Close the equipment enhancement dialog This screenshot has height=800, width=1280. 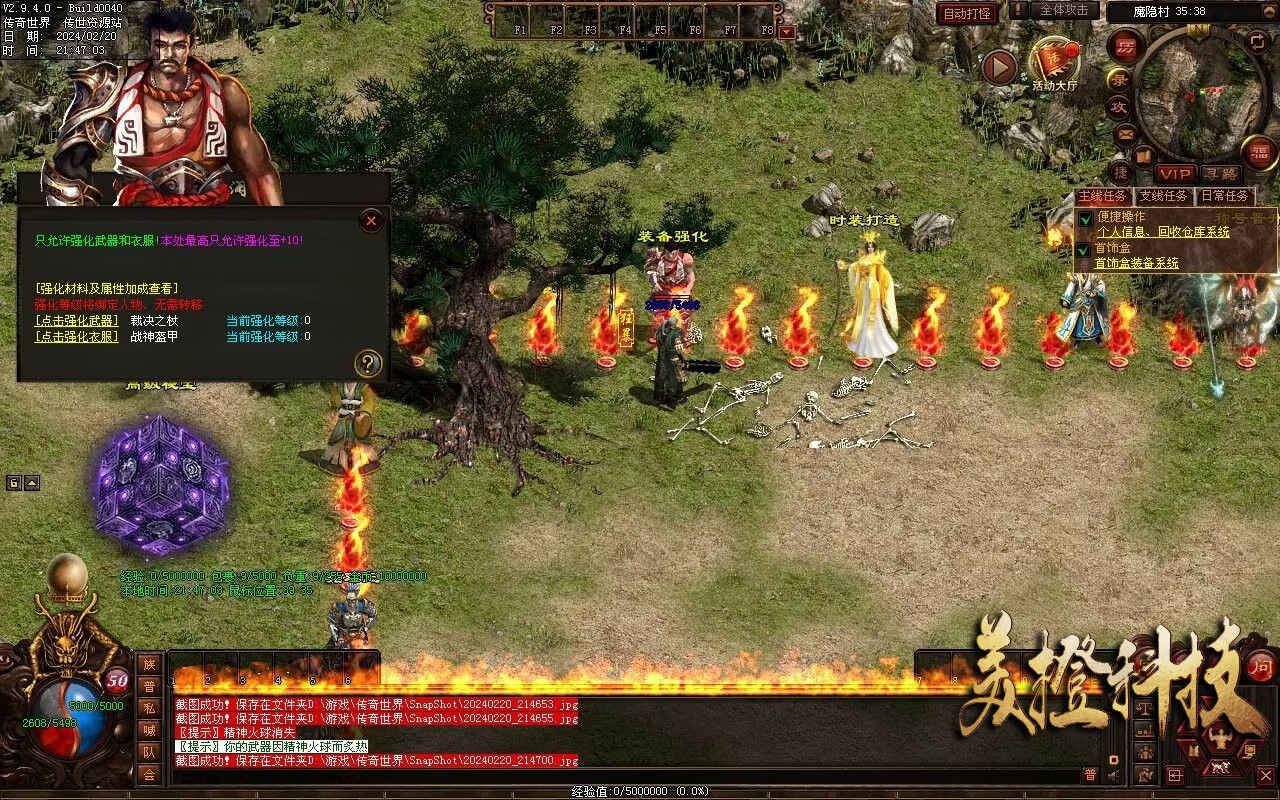[x=371, y=220]
